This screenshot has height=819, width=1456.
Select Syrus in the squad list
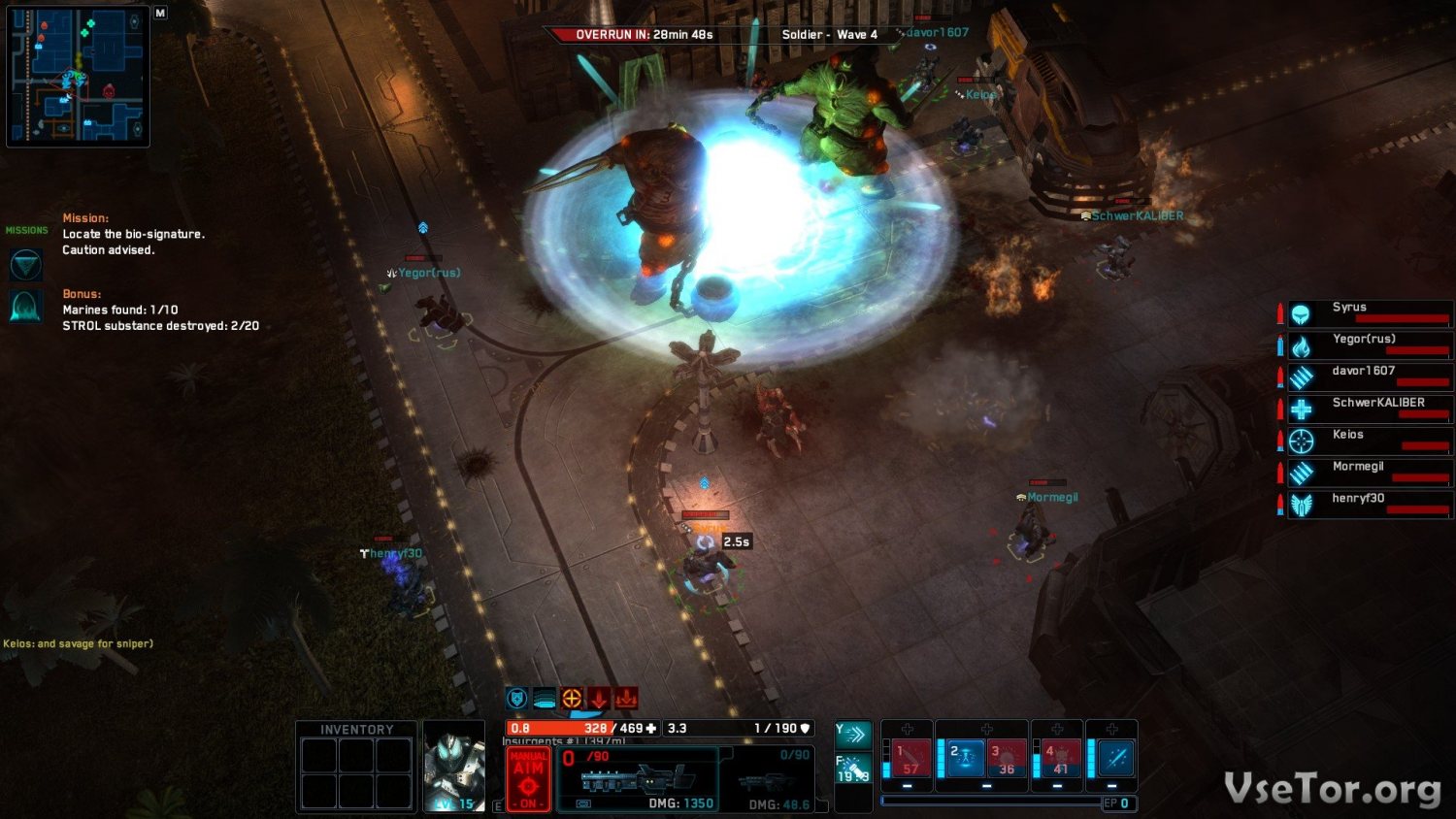[1370, 313]
